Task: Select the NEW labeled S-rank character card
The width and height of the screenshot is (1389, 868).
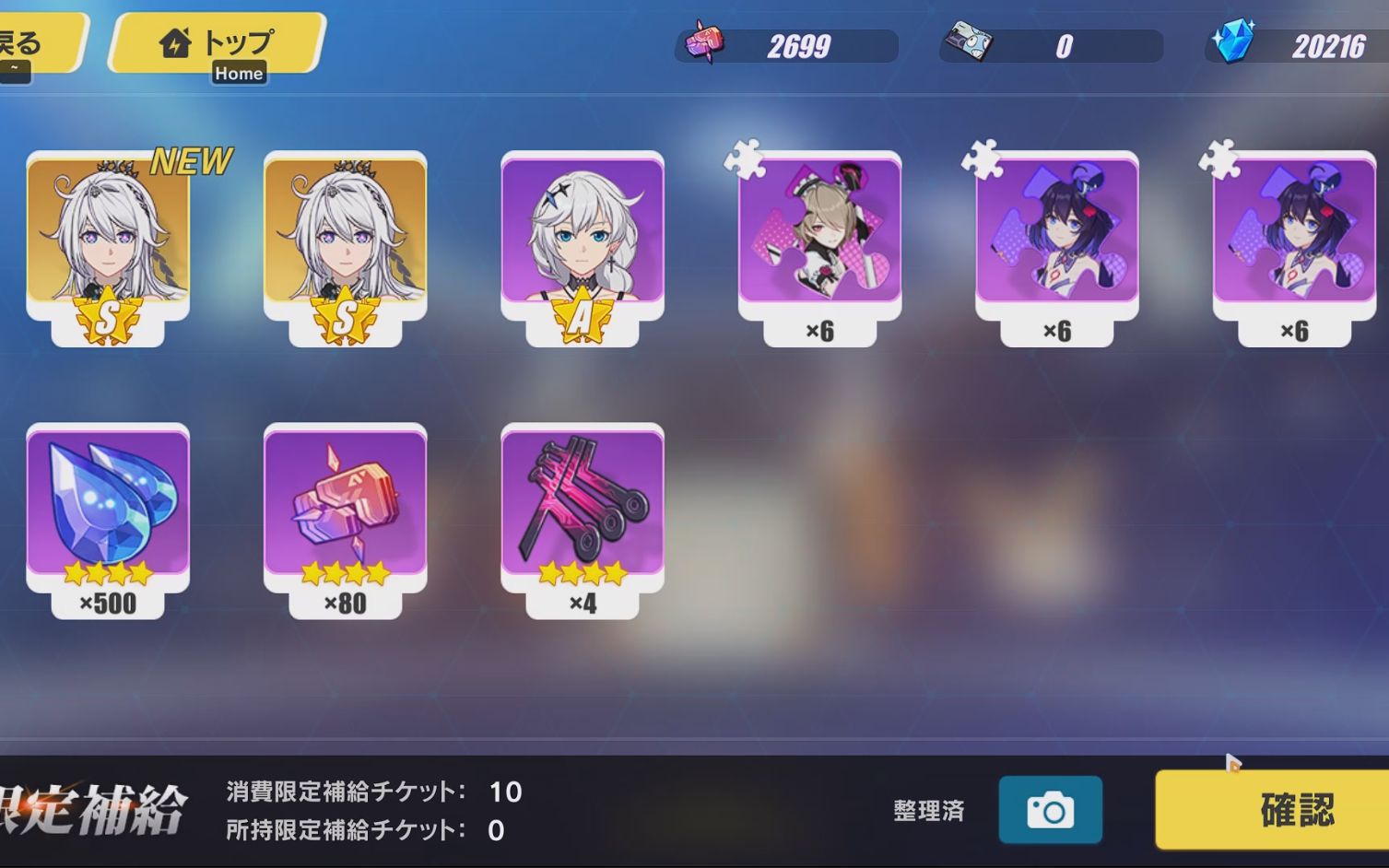Action: [107, 238]
